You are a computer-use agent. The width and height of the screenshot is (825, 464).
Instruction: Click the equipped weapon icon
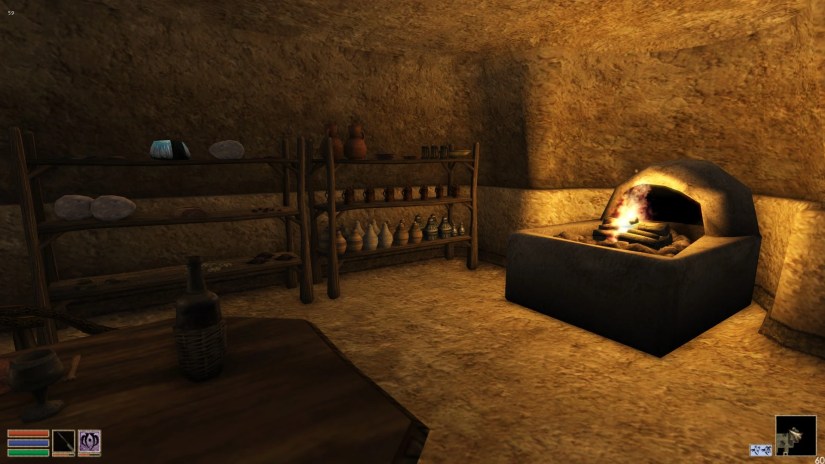click(64, 443)
